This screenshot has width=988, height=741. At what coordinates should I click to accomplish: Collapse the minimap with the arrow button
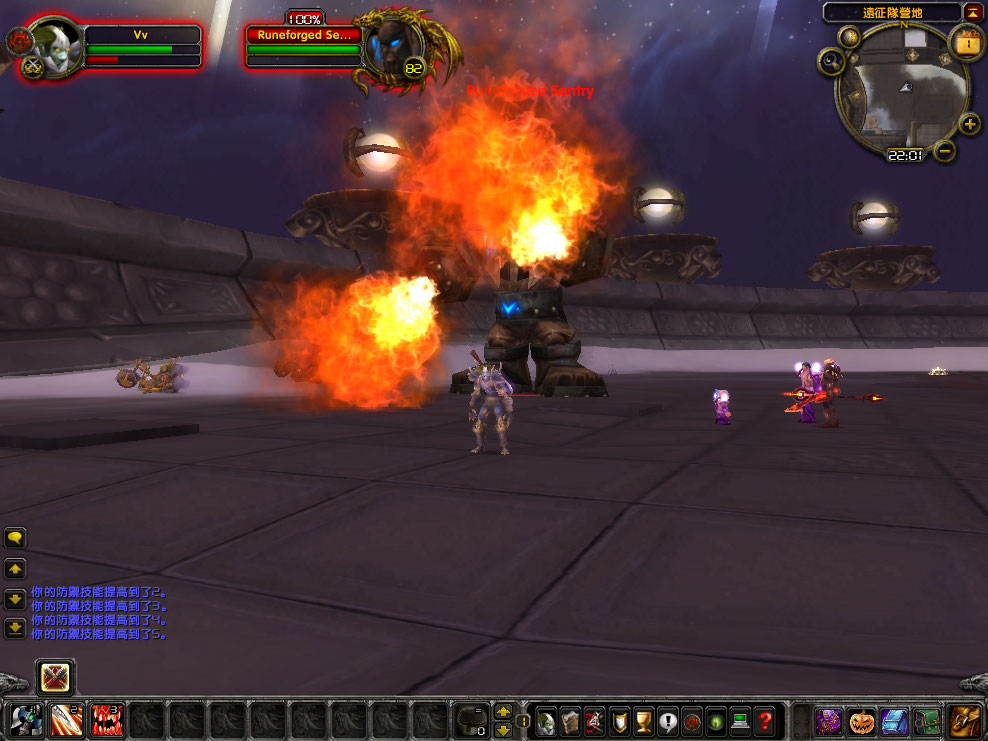[973, 12]
